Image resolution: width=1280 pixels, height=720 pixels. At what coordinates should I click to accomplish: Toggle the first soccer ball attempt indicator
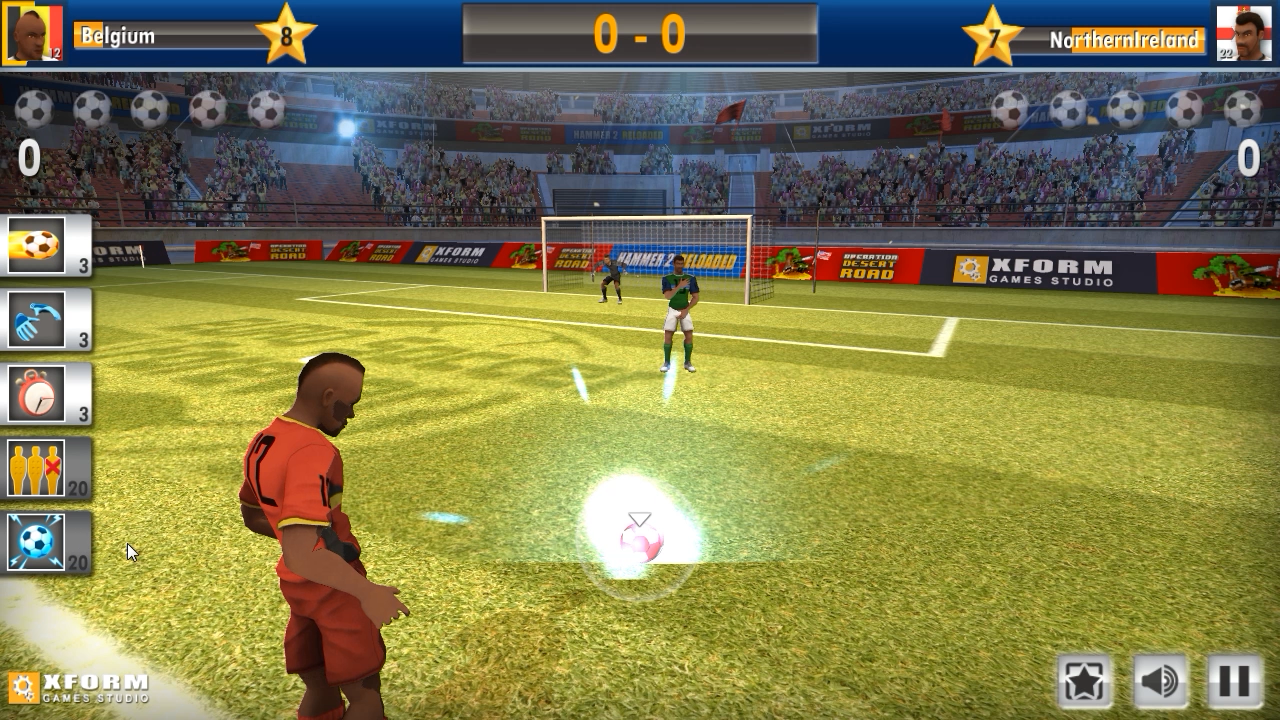click(35, 105)
